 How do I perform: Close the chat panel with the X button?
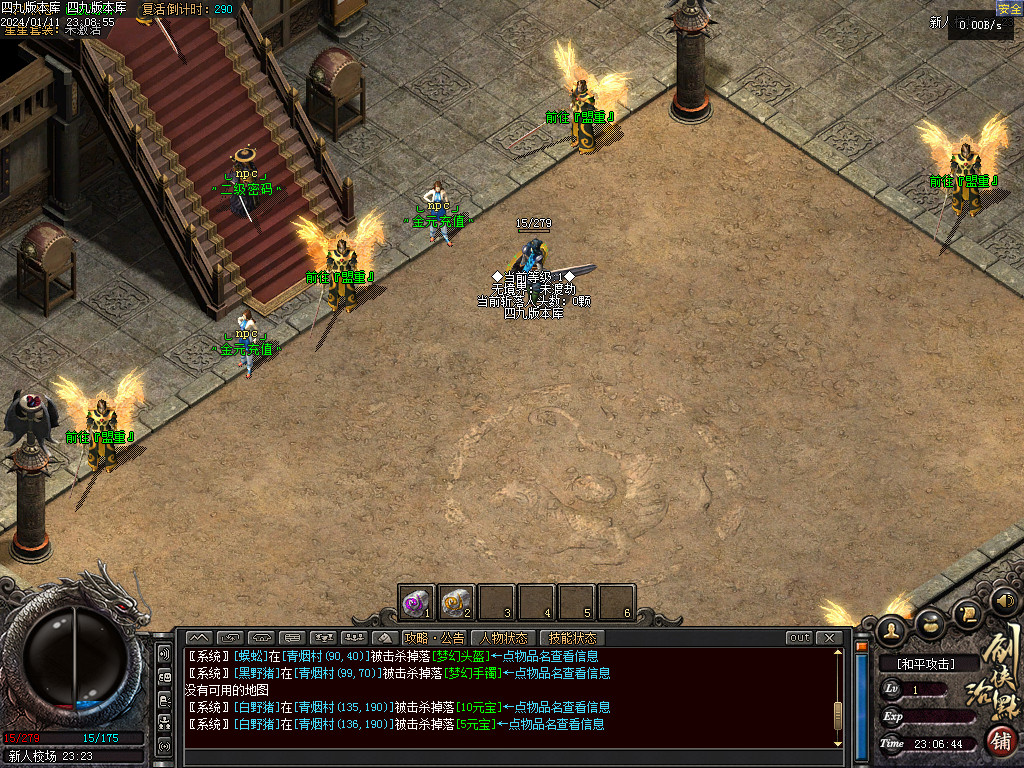(829, 638)
